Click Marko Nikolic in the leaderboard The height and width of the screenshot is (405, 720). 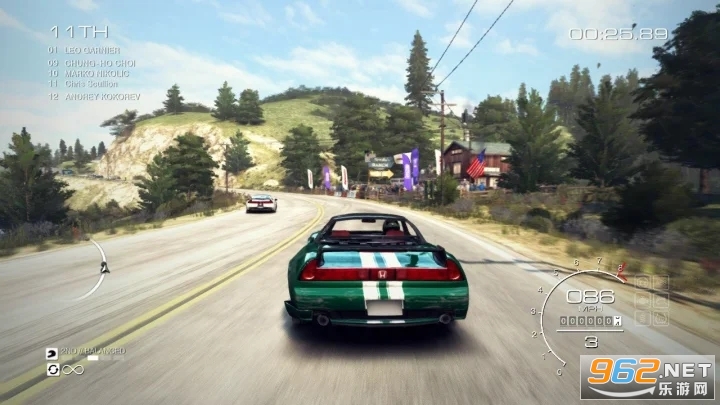pyautogui.click(x=92, y=72)
